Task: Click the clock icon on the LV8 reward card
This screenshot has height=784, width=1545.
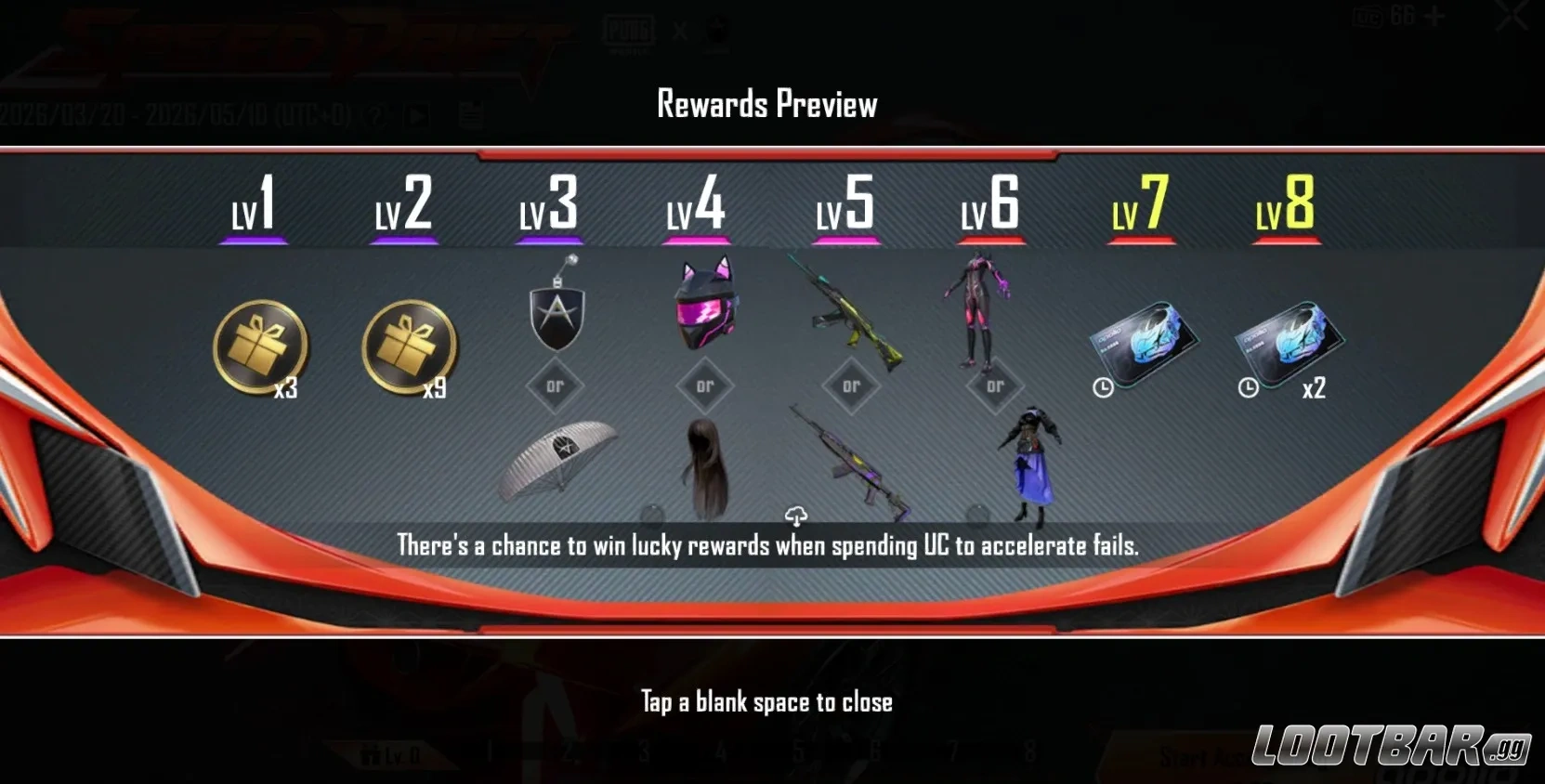Action: (x=1246, y=385)
